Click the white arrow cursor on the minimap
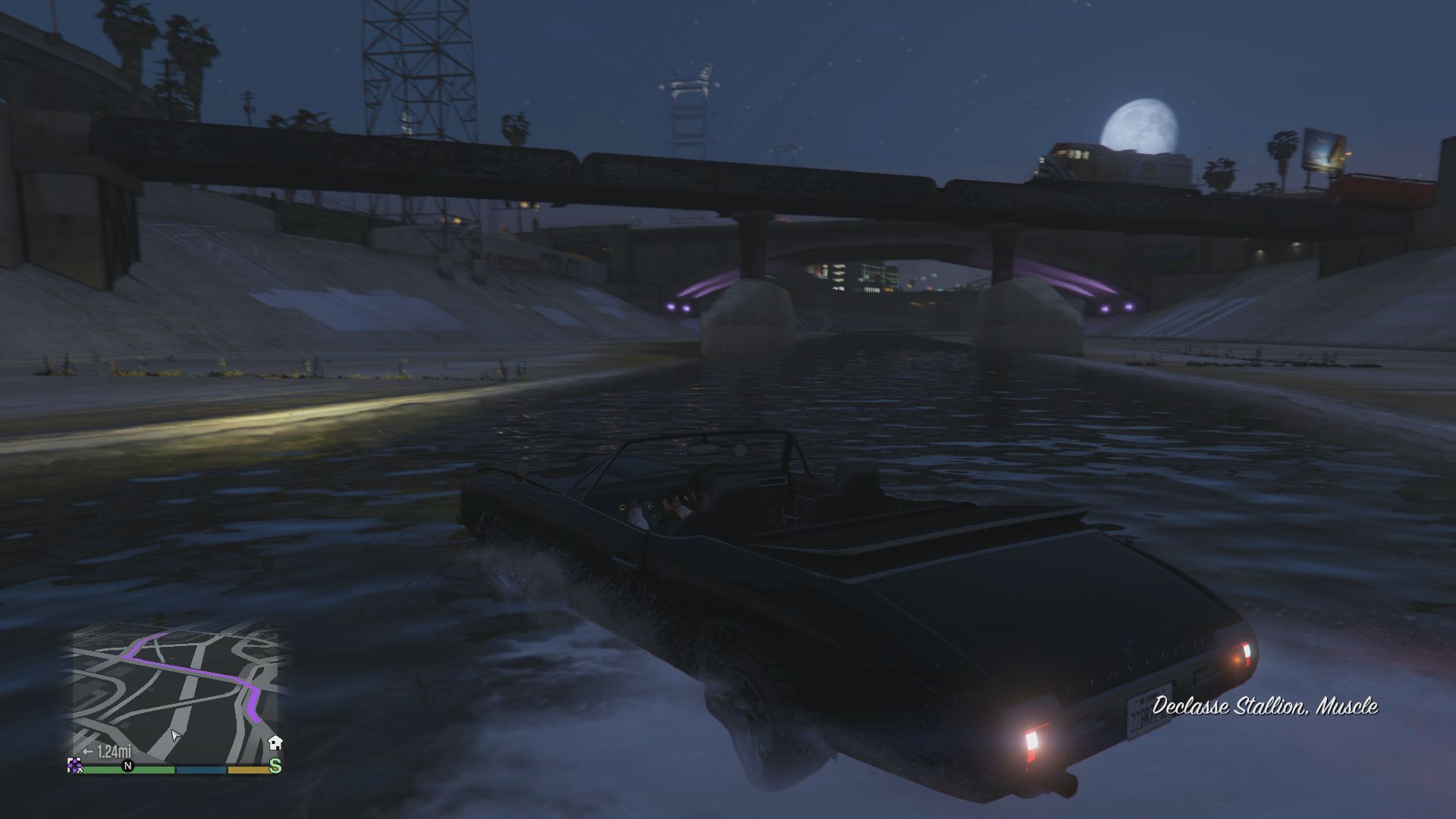The height and width of the screenshot is (819, 1456). point(176,735)
